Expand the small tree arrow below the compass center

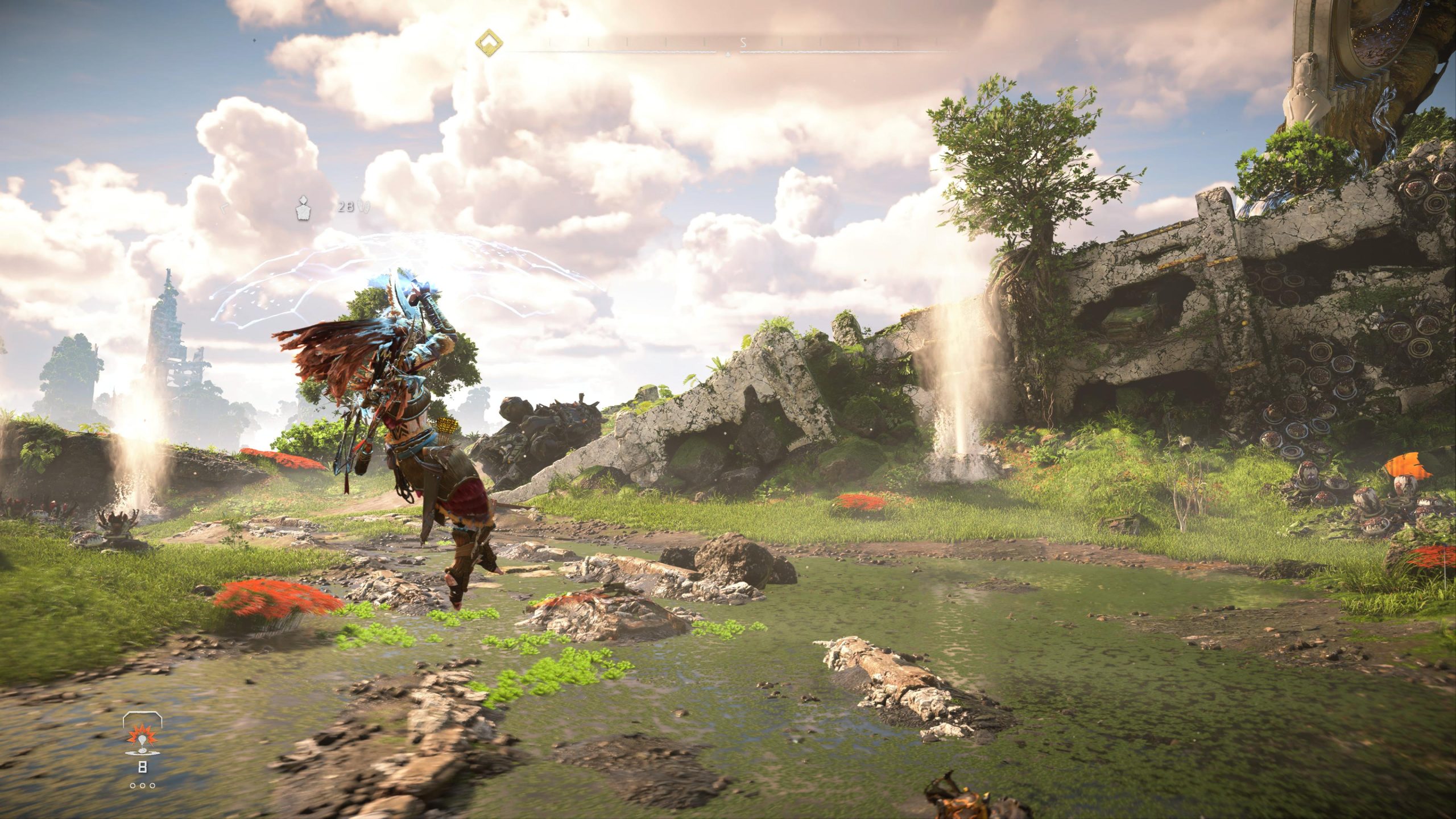coord(728,54)
